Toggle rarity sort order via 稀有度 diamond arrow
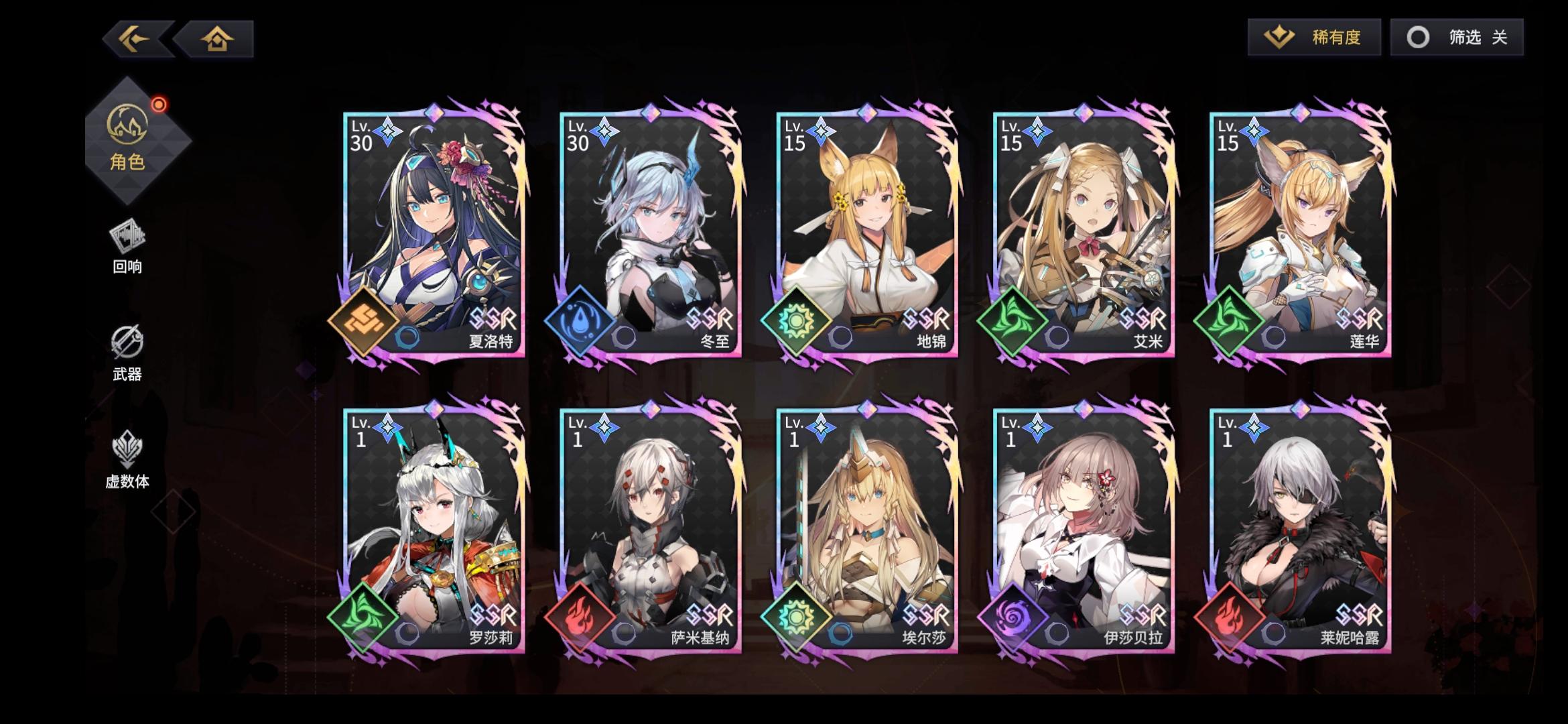Viewport: 1568px width, 724px height. click(x=1278, y=38)
